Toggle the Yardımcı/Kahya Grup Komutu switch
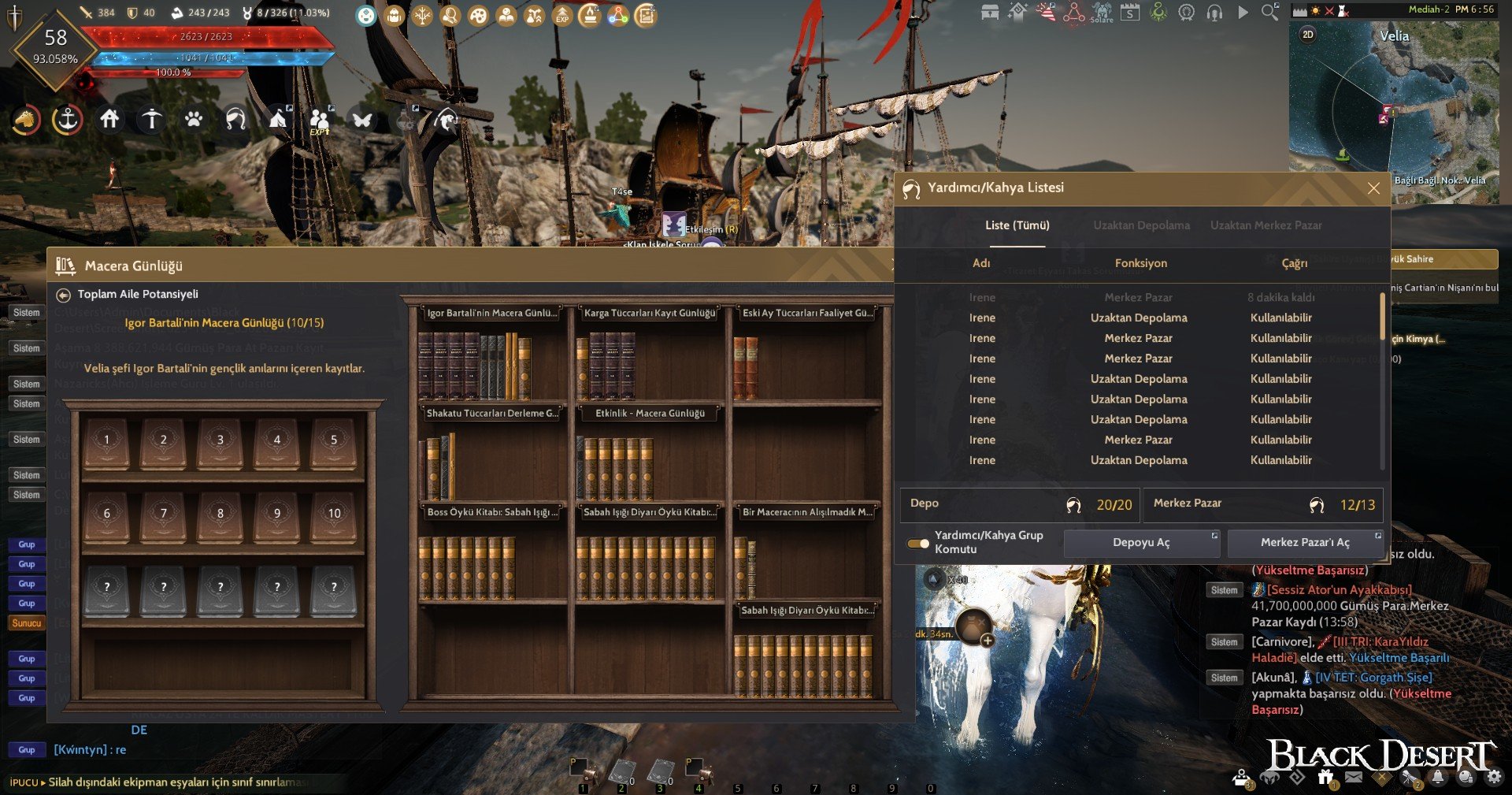Screen dimensions: 1512x795 click(918, 543)
